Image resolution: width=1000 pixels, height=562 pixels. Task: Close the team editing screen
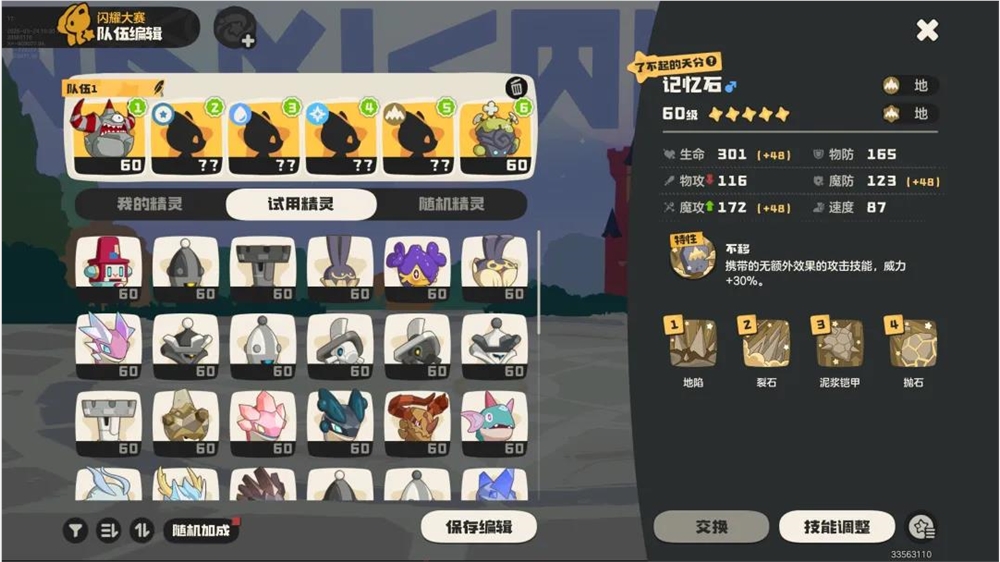(x=927, y=30)
